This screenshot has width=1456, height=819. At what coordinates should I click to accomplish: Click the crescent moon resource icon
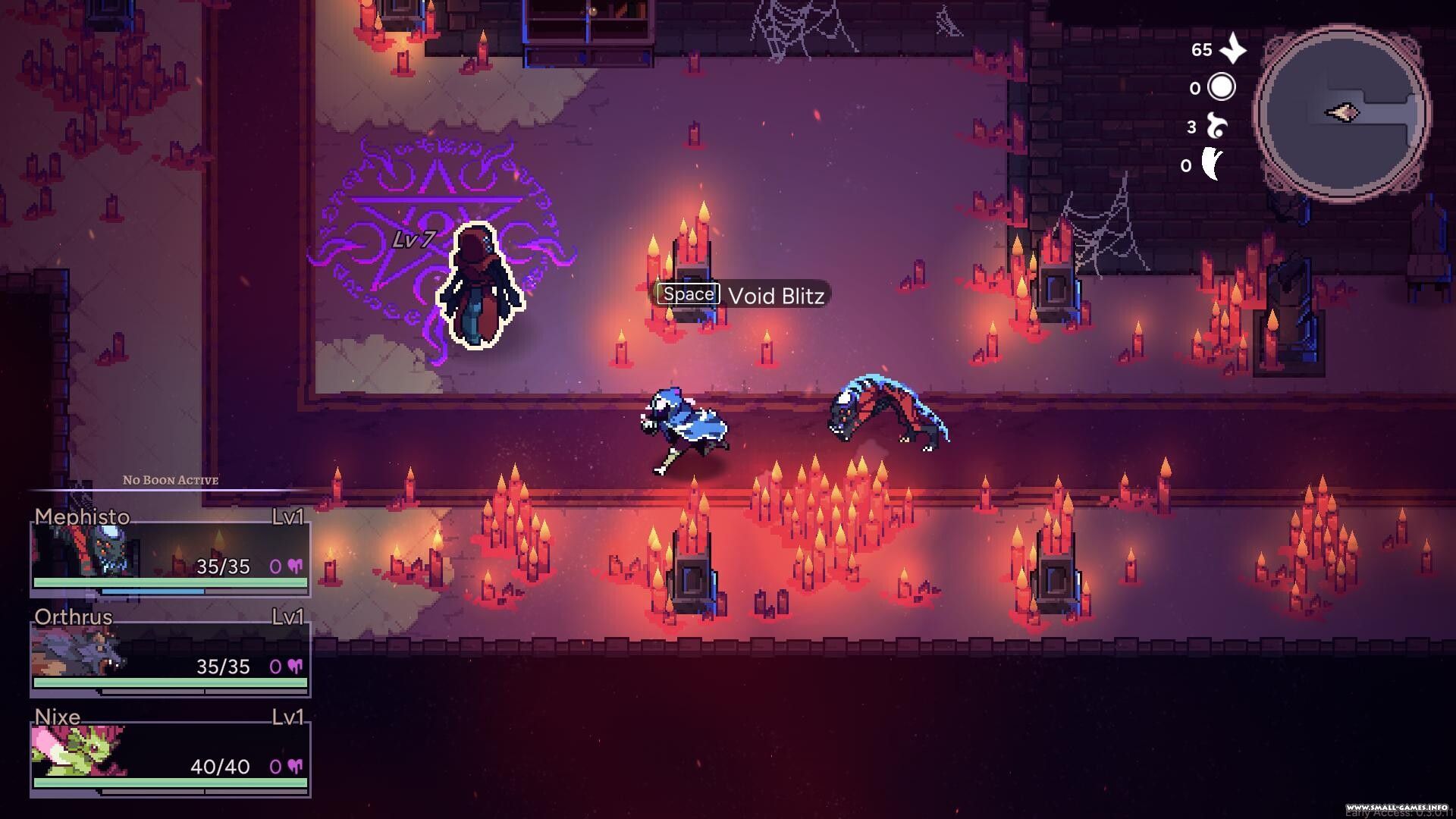point(1213,165)
